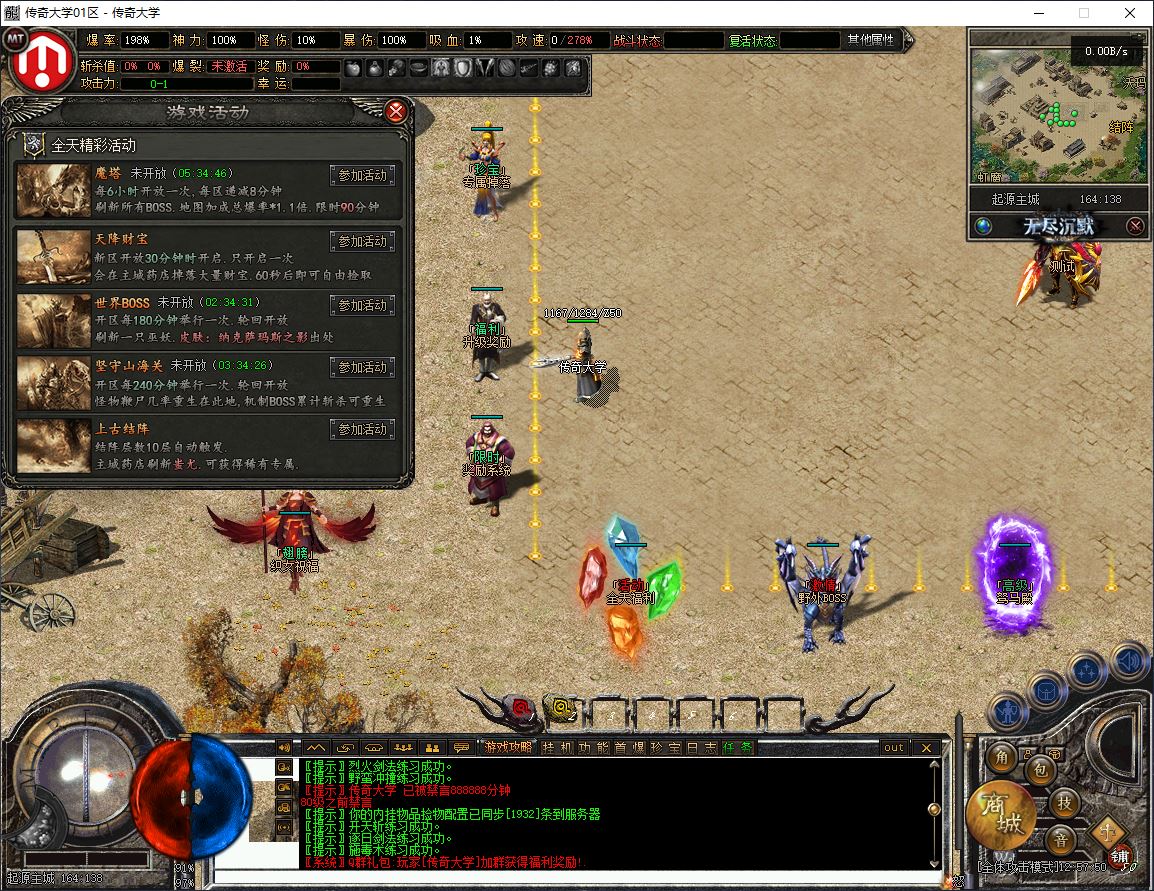Click the out button on chat bar
This screenshot has width=1154, height=891.
(x=893, y=747)
